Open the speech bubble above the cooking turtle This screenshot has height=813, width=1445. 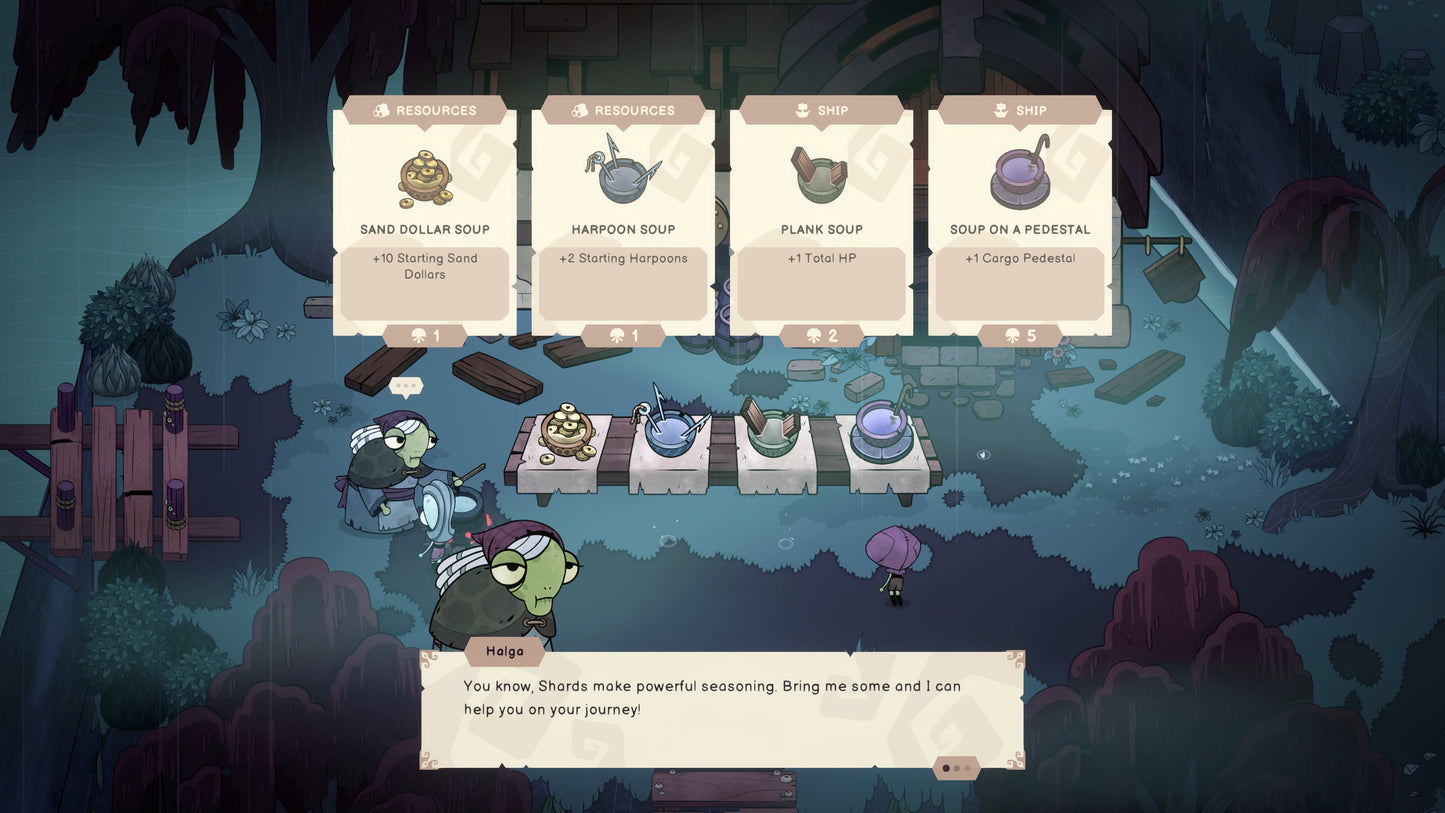coord(405,384)
